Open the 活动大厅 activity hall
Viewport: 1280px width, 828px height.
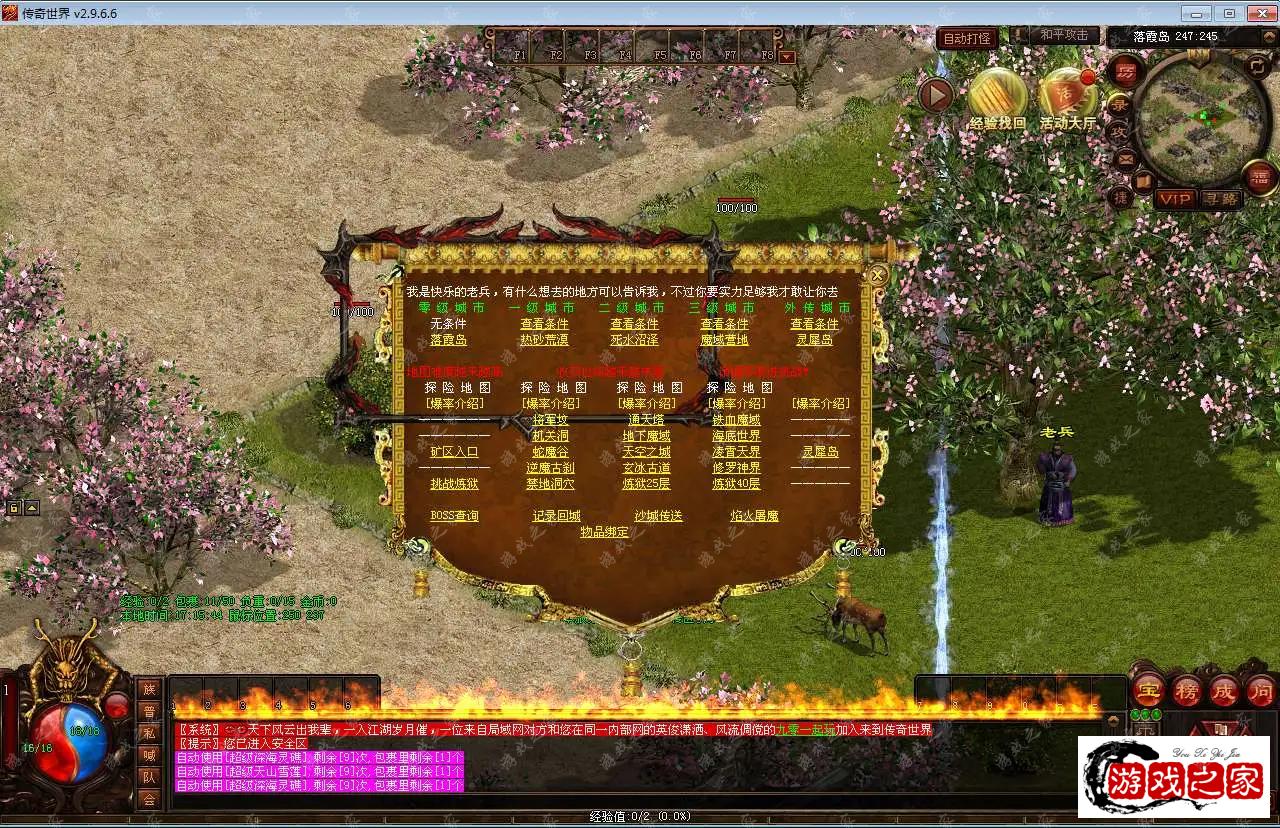(1067, 98)
